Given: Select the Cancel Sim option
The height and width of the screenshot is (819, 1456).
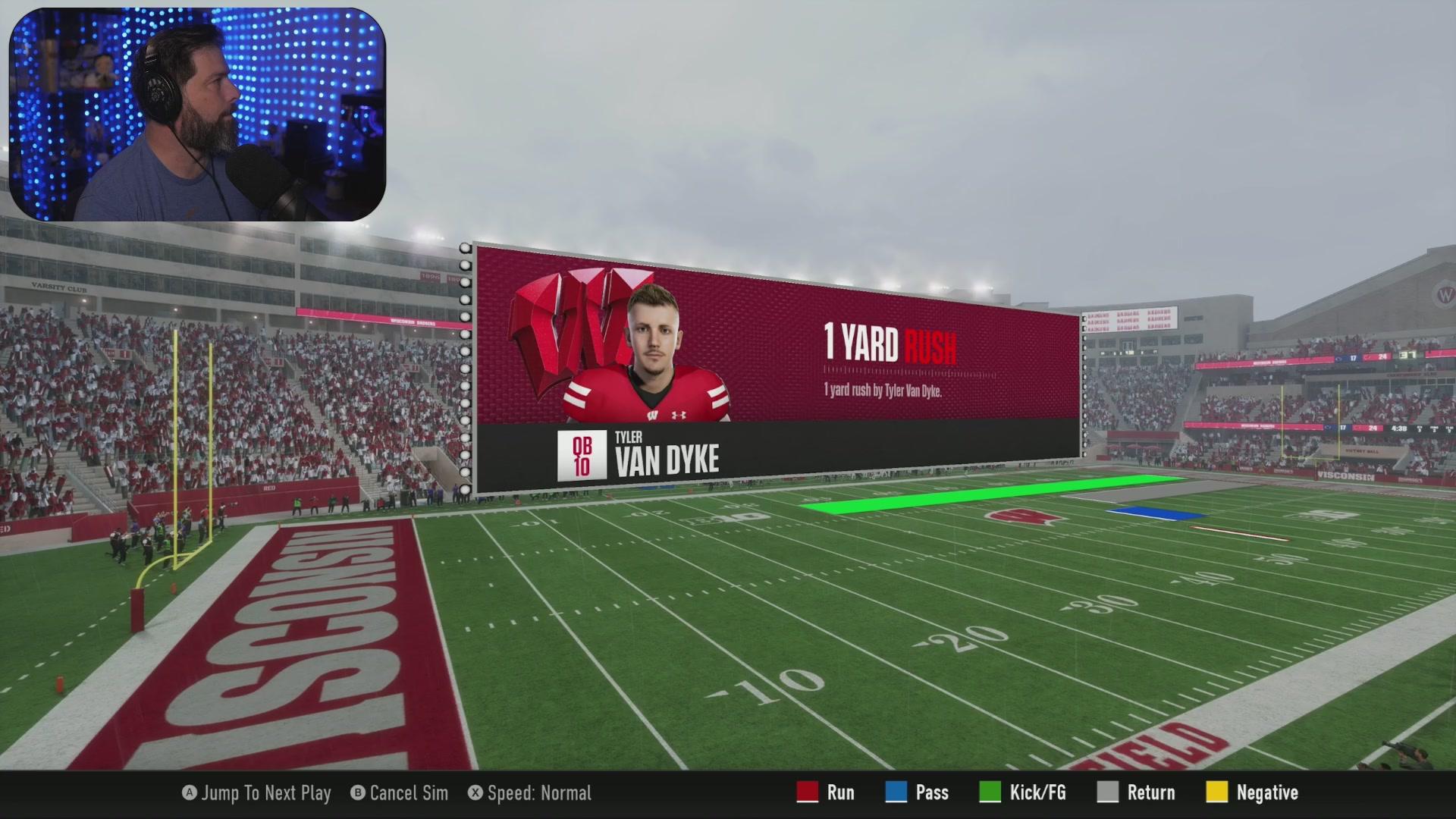Looking at the screenshot, I should coord(398,793).
